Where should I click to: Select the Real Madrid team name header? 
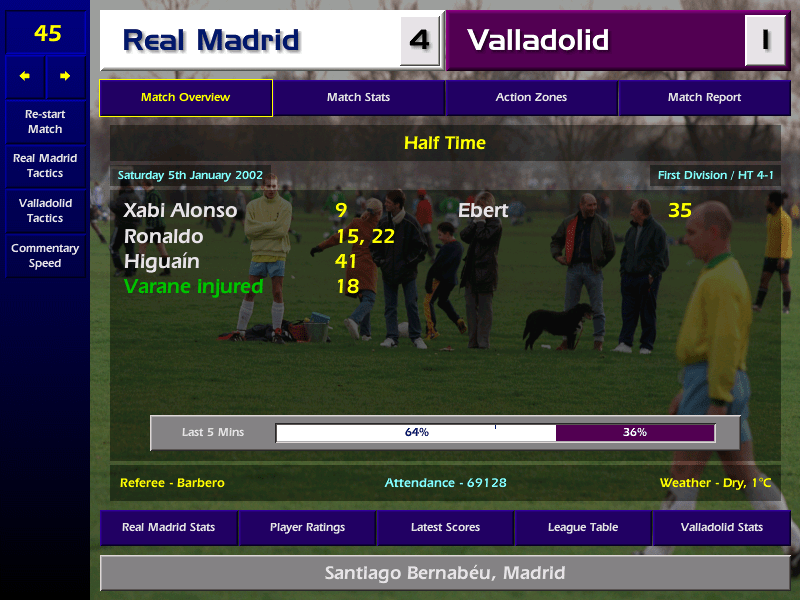pos(250,41)
